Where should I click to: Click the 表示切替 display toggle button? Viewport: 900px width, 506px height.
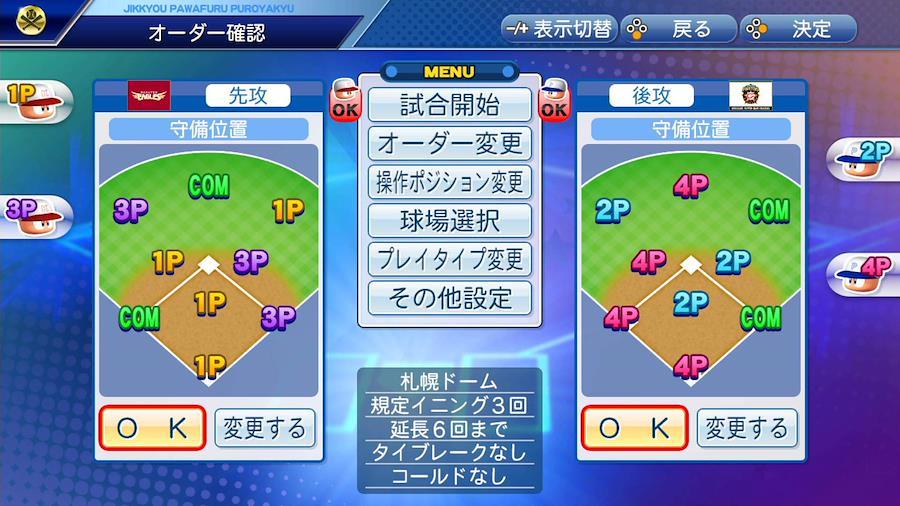point(558,29)
